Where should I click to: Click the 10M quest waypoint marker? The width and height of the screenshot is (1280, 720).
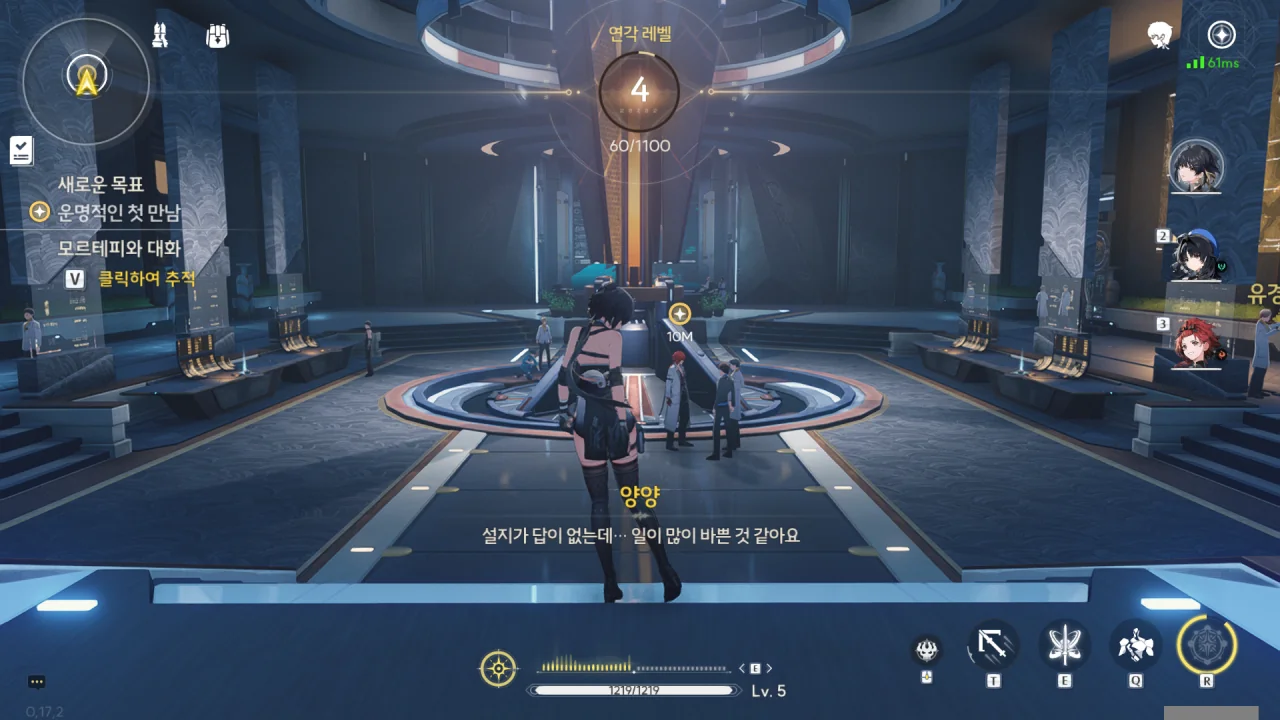tap(680, 314)
